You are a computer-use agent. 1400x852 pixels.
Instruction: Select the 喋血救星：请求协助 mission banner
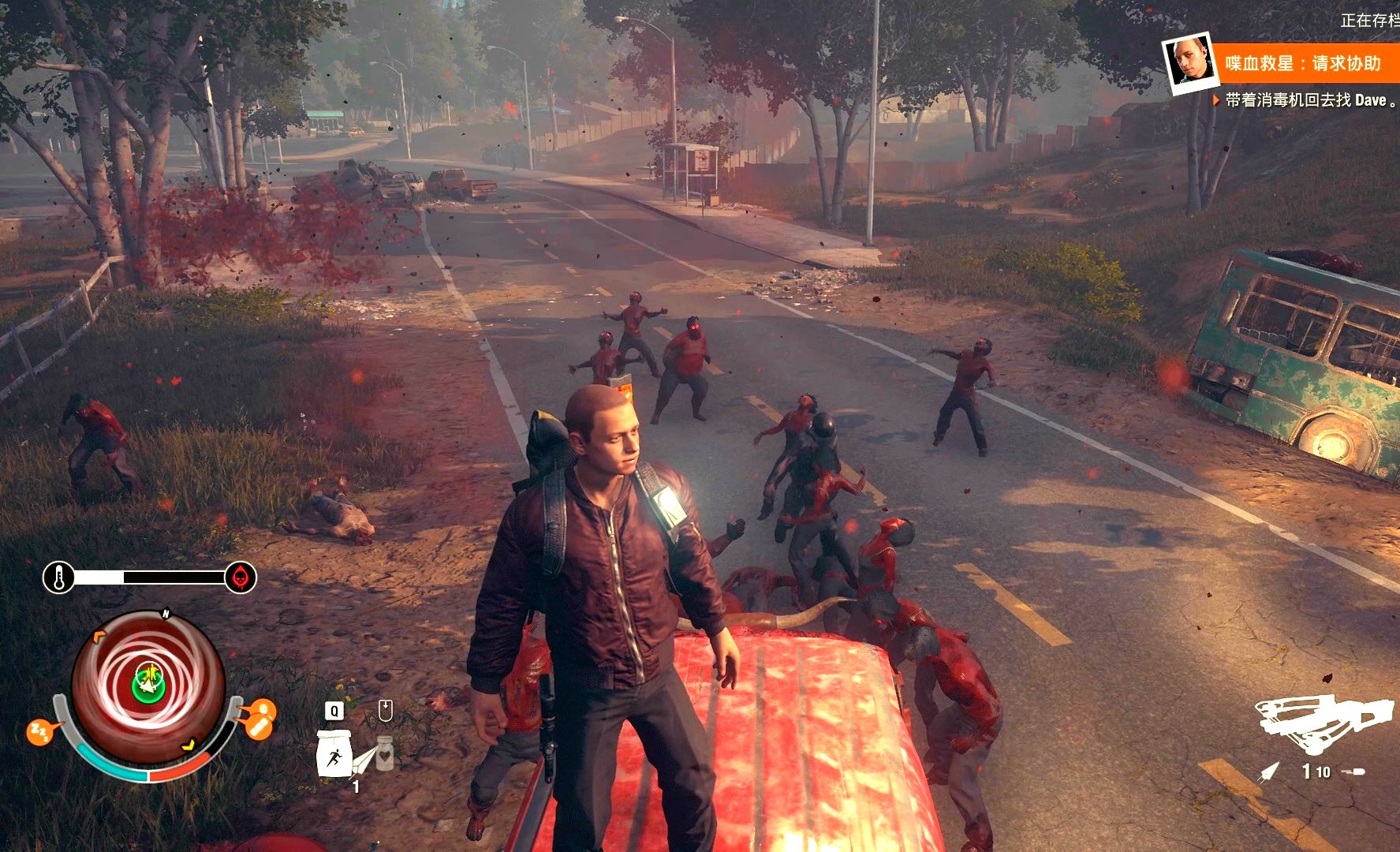point(1303,63)
